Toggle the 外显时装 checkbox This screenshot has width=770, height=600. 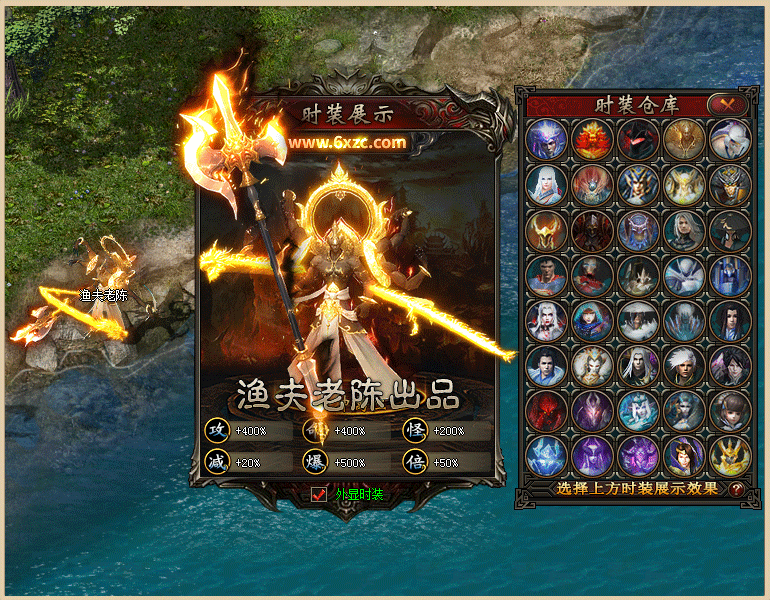(x=320, y=493)
